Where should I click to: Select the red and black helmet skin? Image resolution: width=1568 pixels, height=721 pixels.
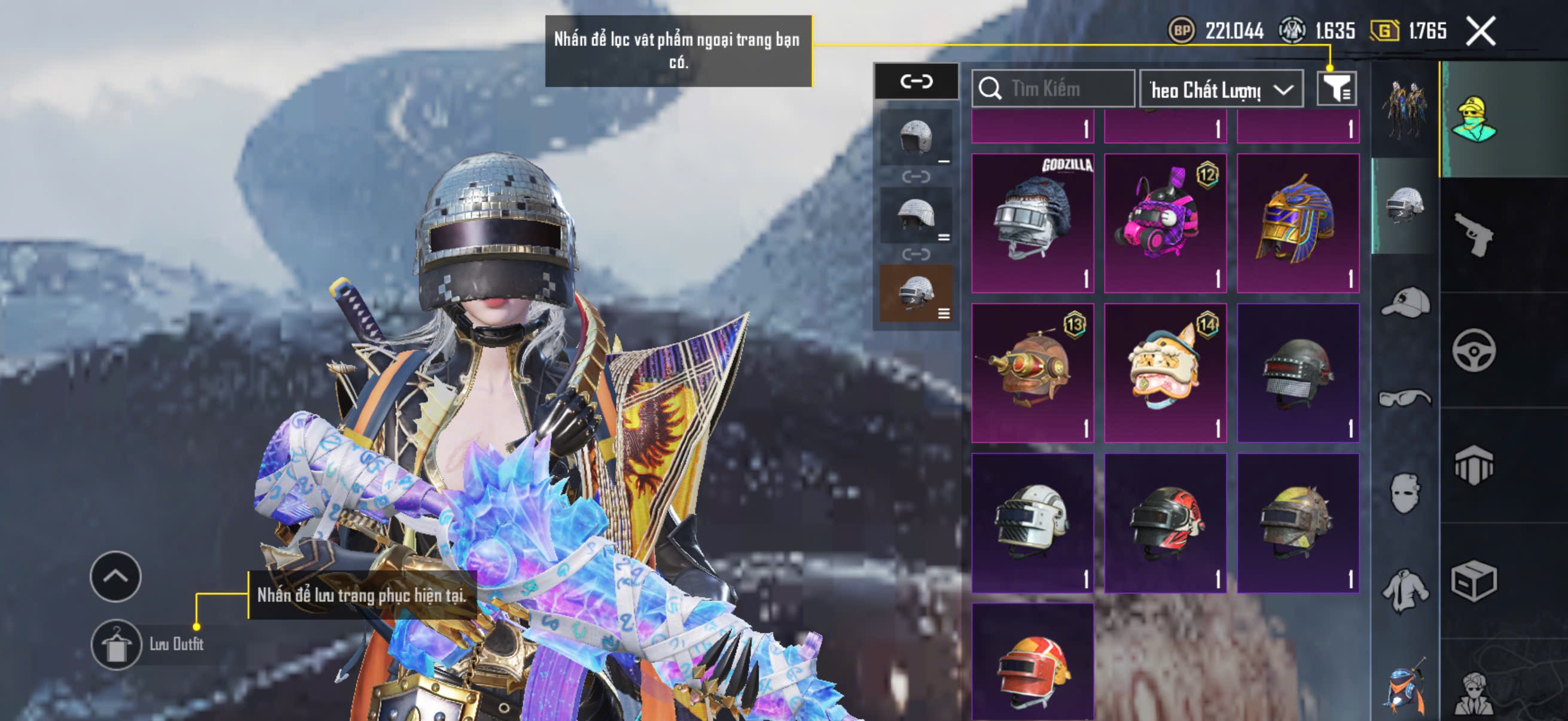1165,522
